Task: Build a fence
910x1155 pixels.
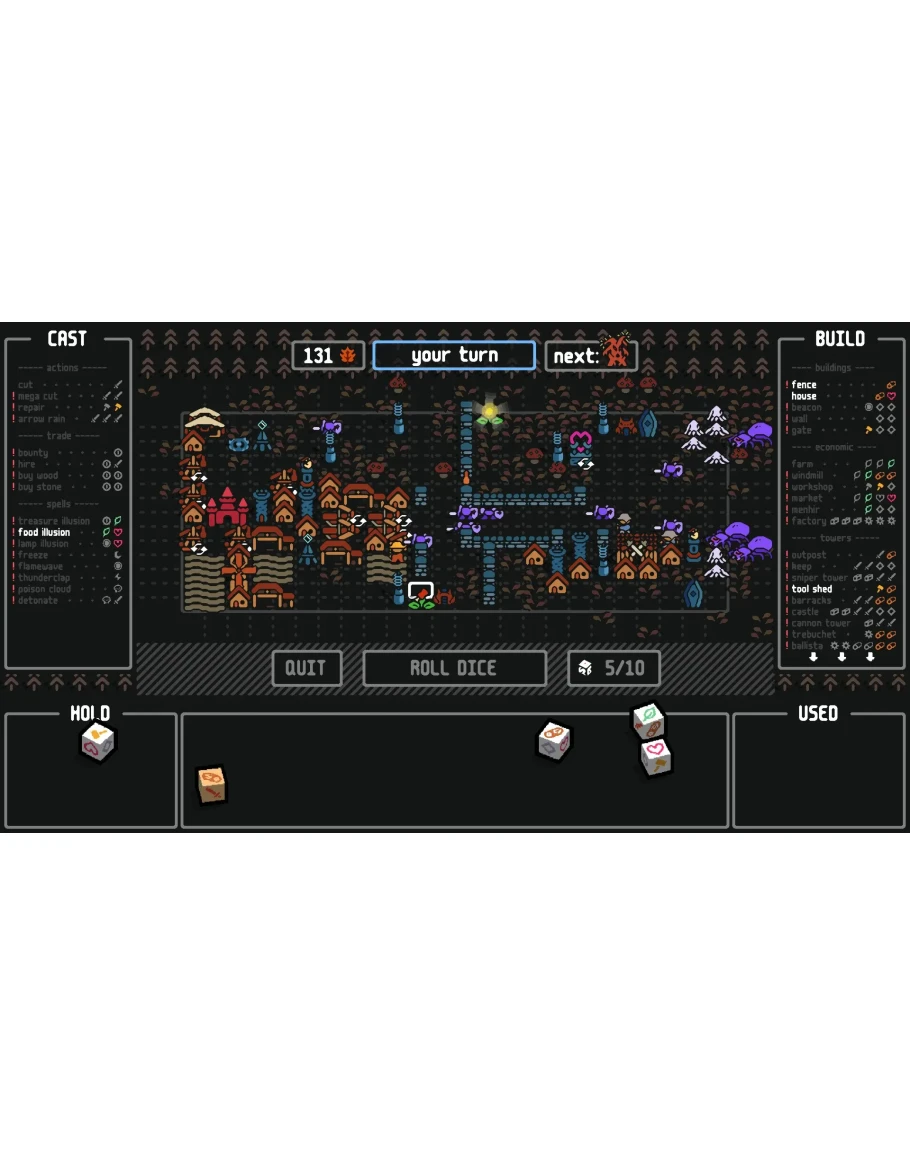Action: [804, 385]
